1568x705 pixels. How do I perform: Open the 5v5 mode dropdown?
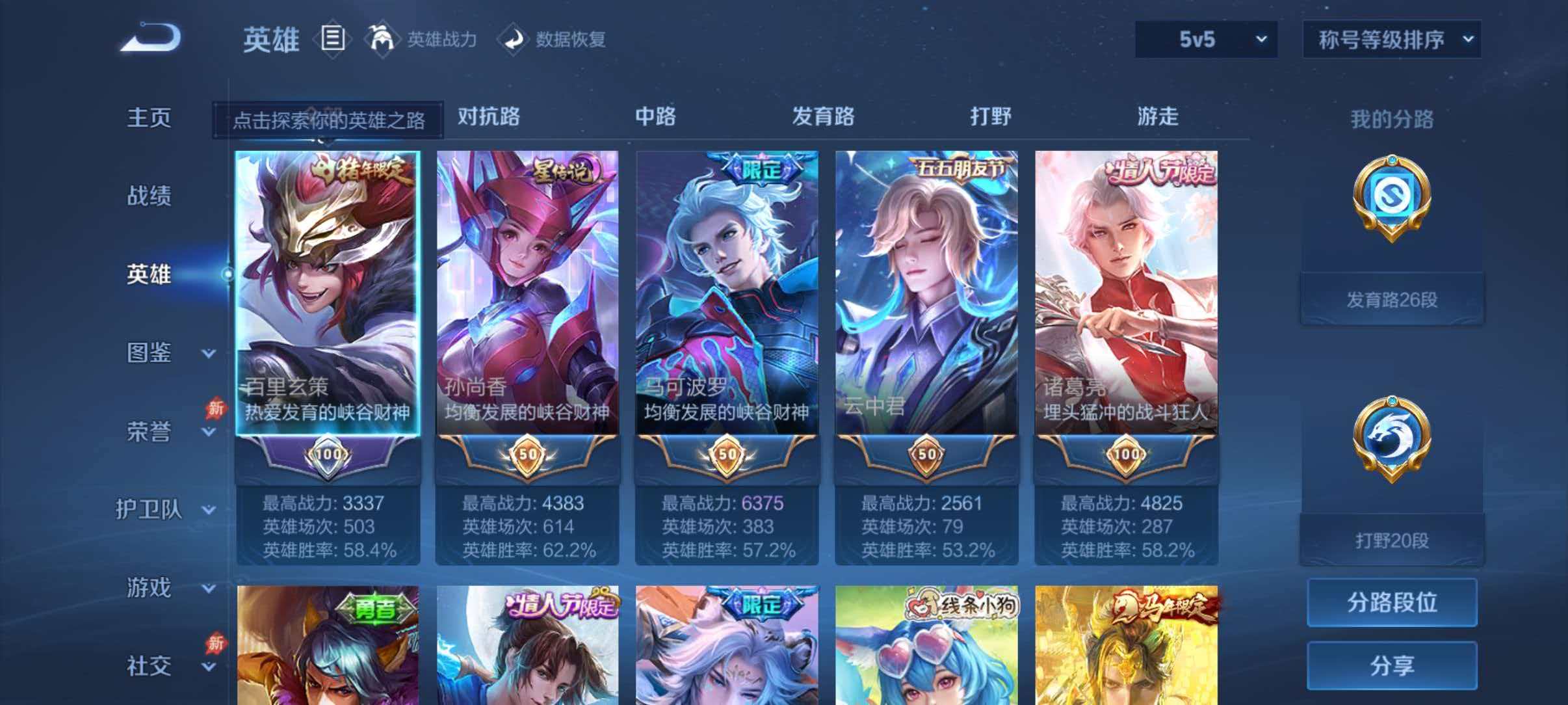tap(1205, 40)
